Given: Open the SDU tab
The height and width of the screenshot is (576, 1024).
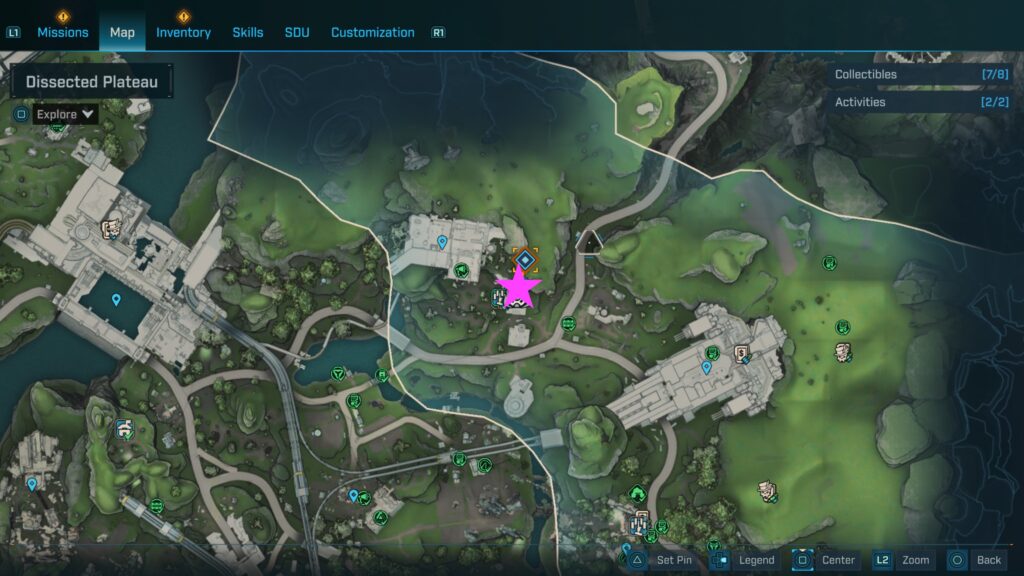Looking at the screenshot, I should click(x=297, y=32).
